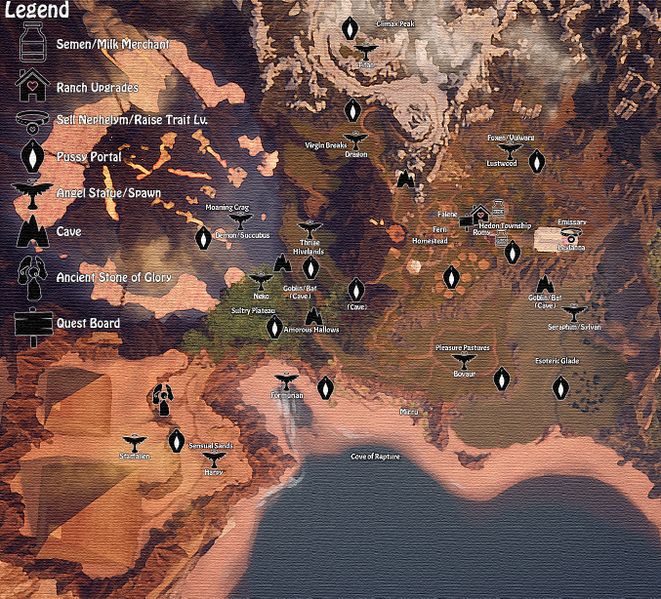Choose the Neko angel statue marker
The width and height of the screenshot is (661, 599).
point(261,281)
